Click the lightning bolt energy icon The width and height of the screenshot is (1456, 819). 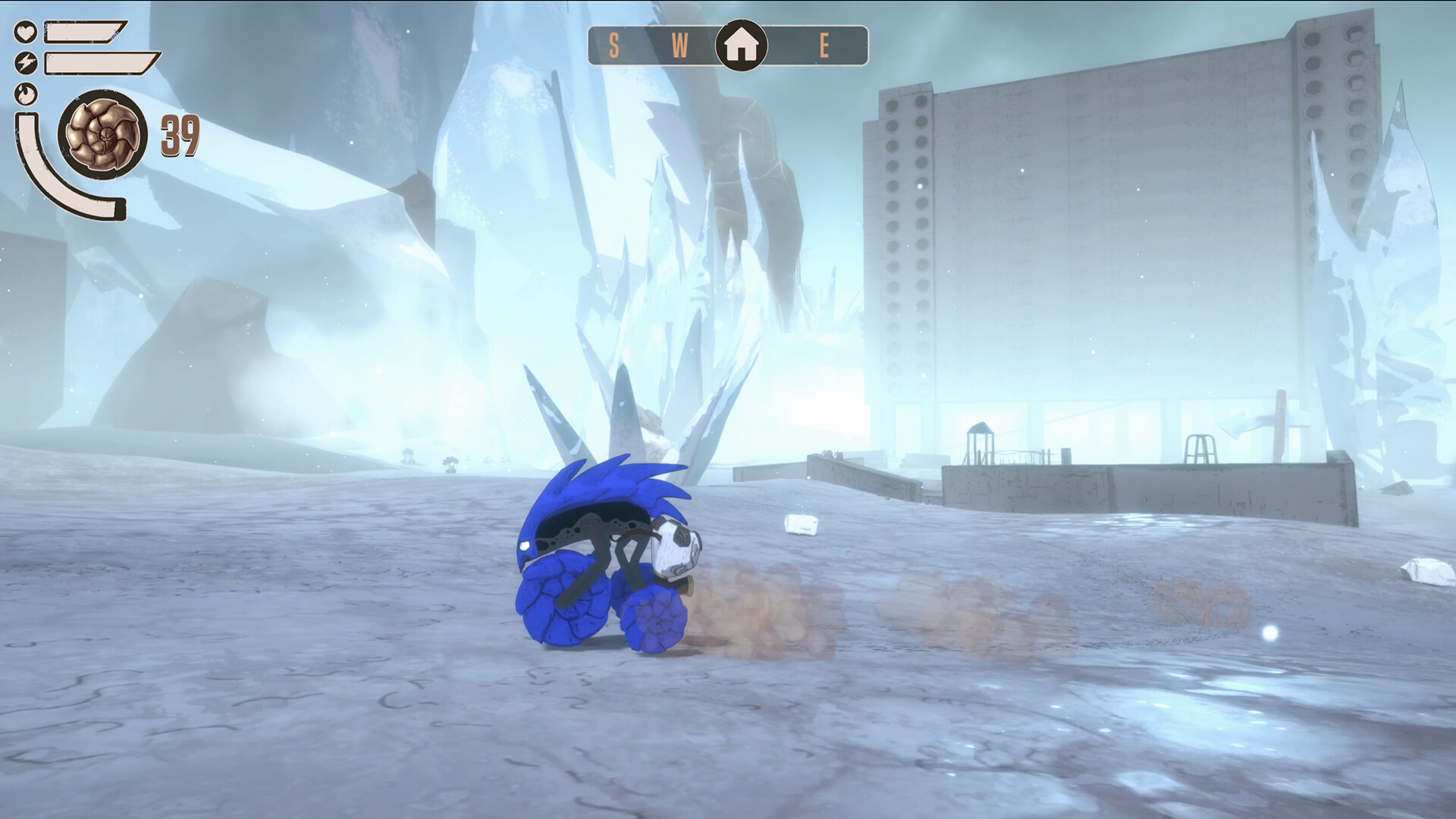(x=26, y=62)
